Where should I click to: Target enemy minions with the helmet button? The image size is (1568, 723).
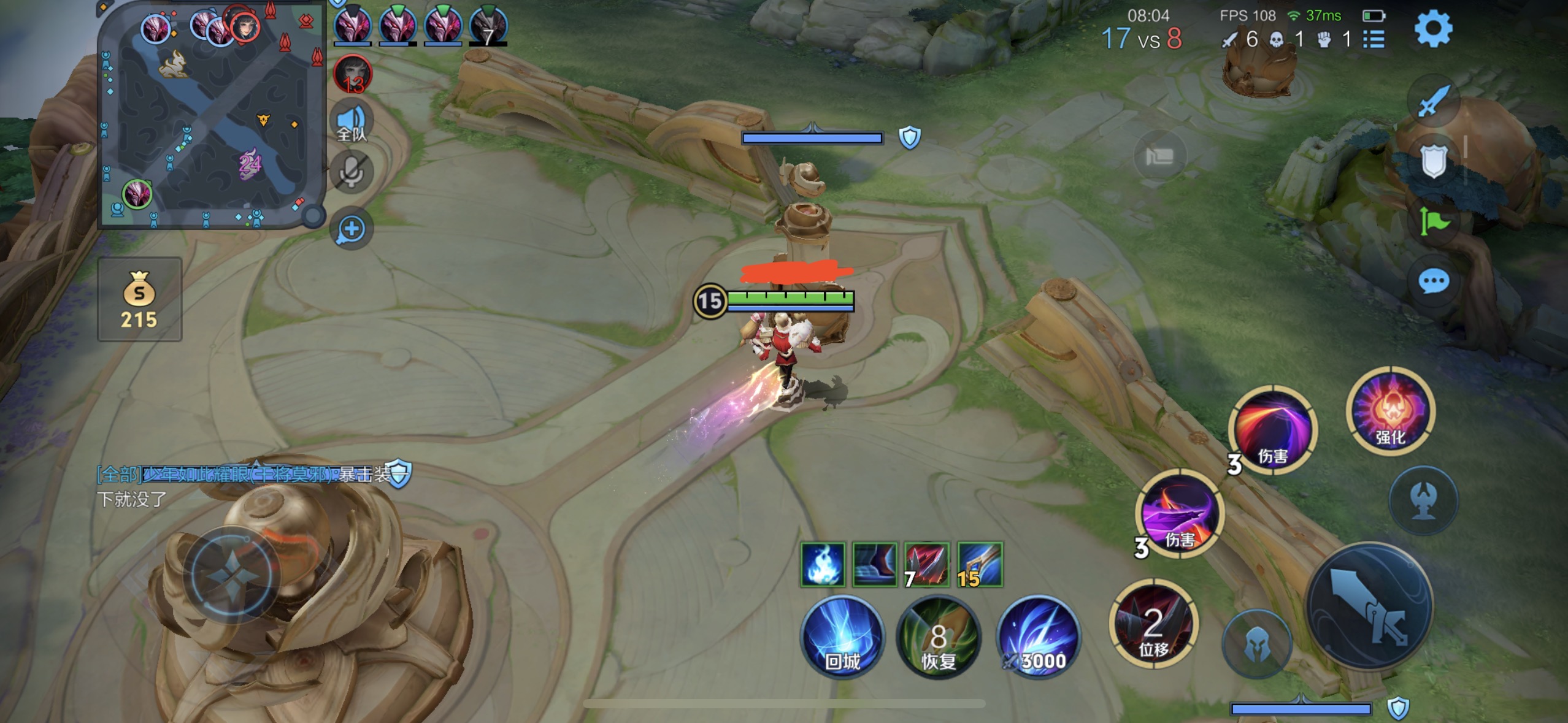coord(1257,644)
